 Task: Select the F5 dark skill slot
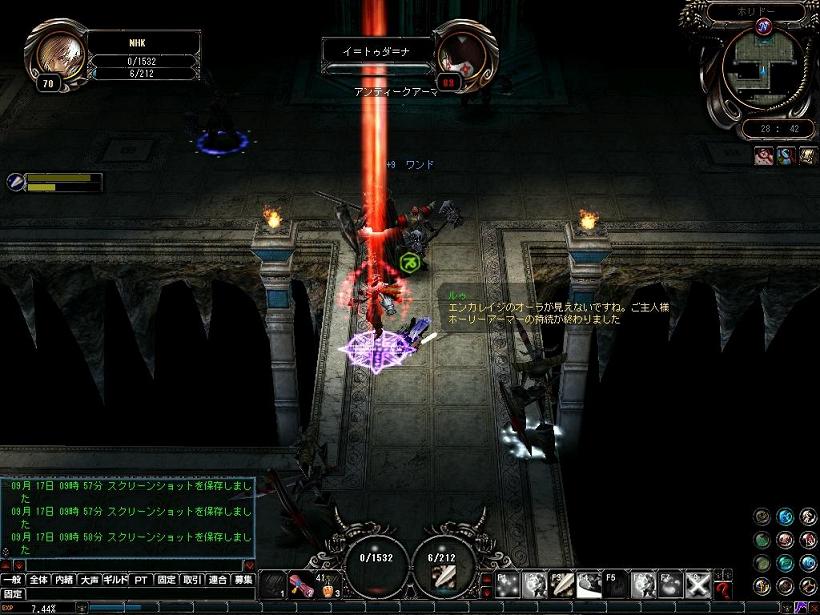click(616, 584)
